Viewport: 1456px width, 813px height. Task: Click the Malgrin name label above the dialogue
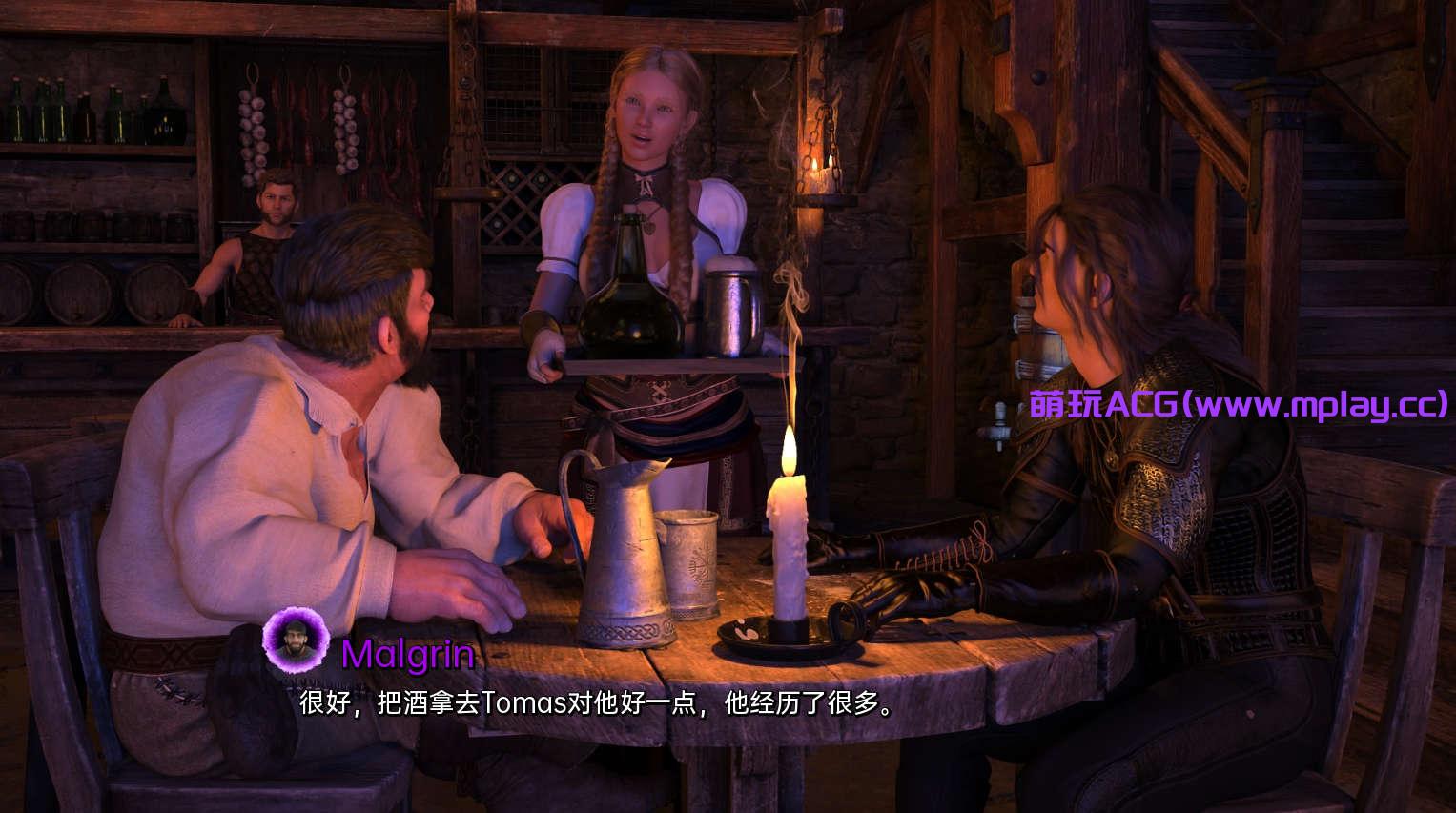coord(407,655)
